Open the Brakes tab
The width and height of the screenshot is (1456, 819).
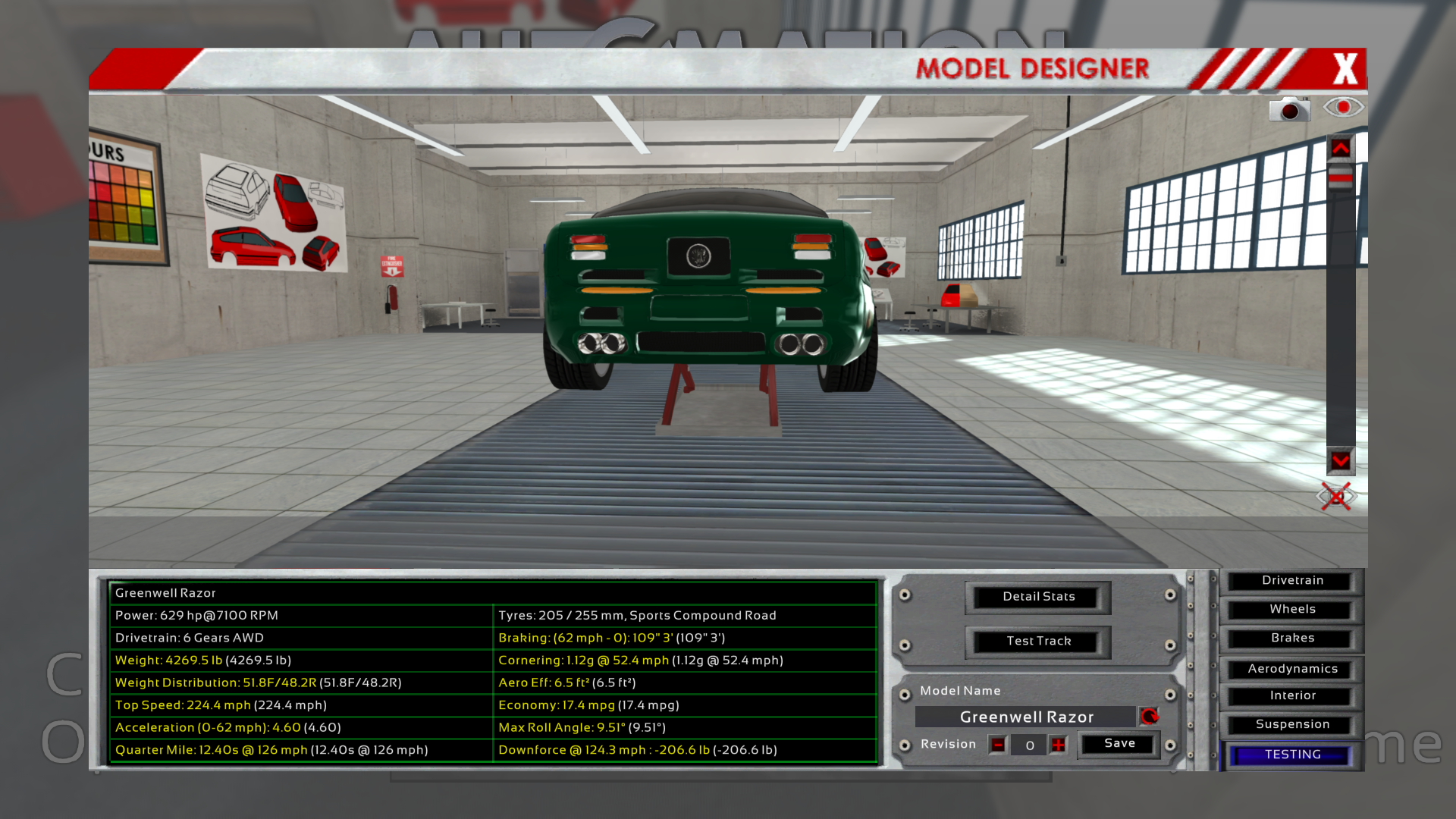coord(1292,639)
